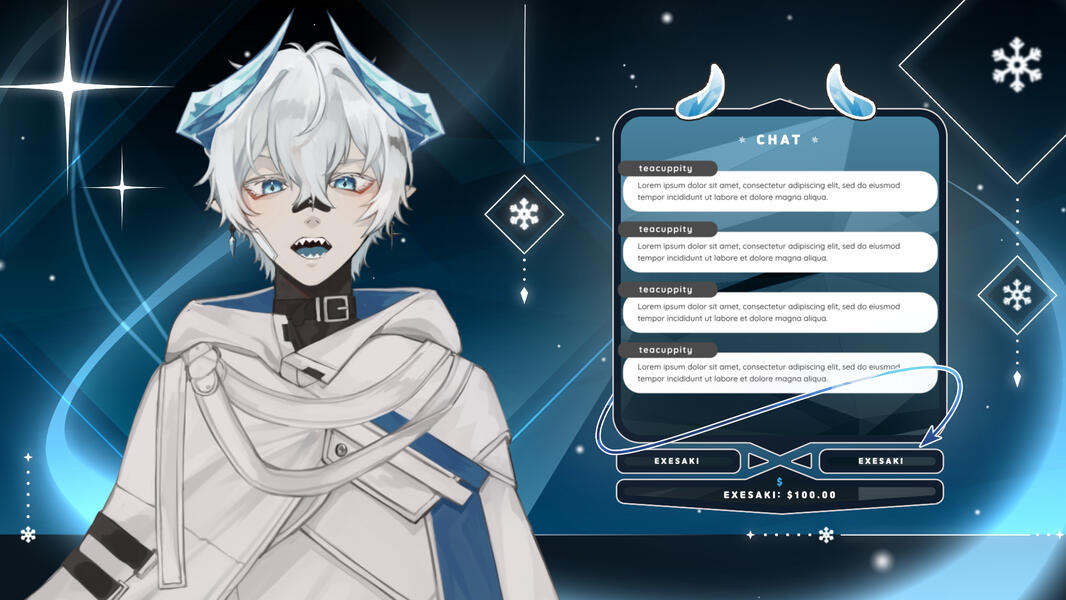Select the EXESAKI $100.00 donation bar
This screenshot has height=600, width=1066.
tap(779, 493)
